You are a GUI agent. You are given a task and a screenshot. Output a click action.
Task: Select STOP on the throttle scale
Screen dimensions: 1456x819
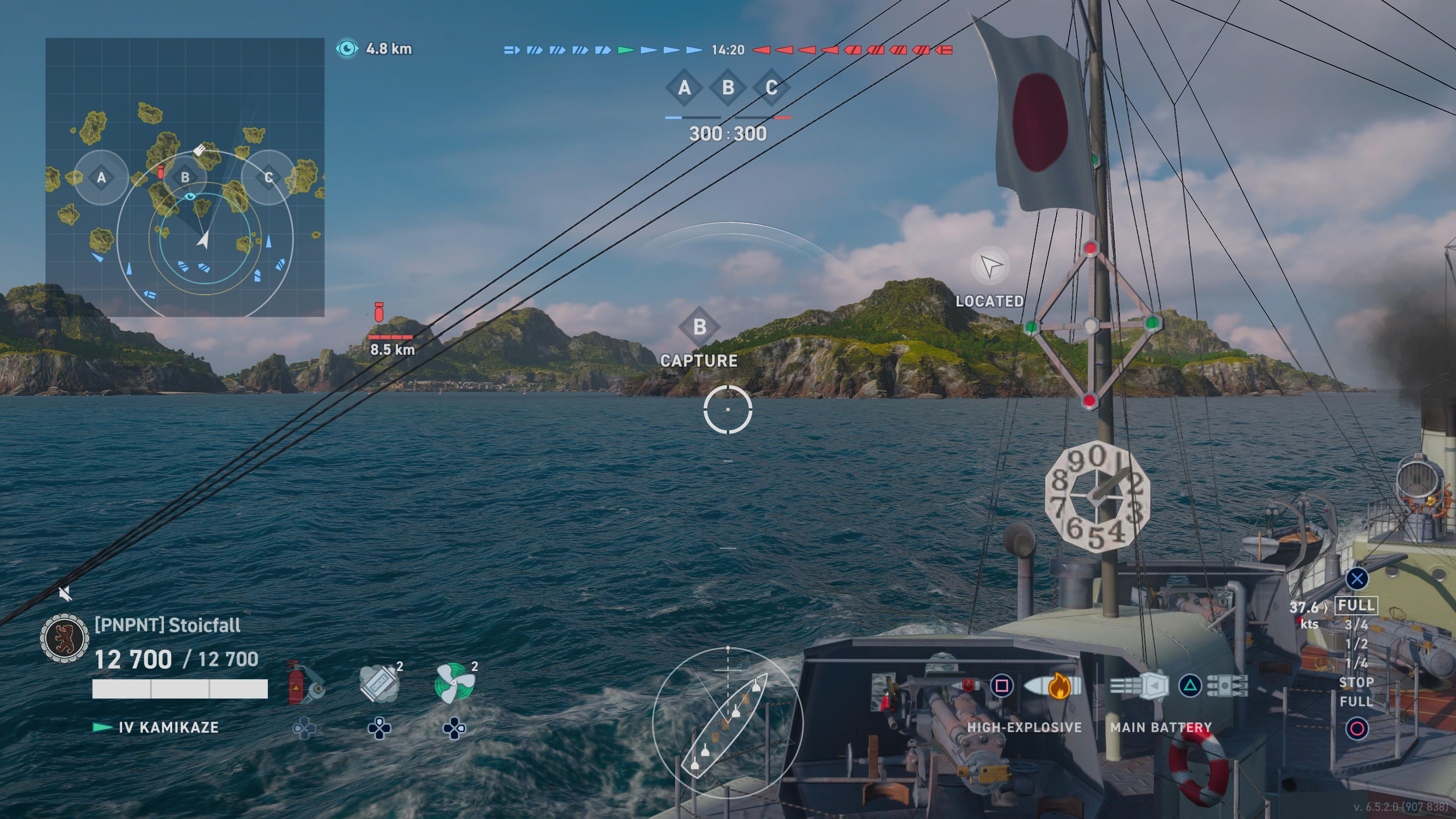(1356, 682)
